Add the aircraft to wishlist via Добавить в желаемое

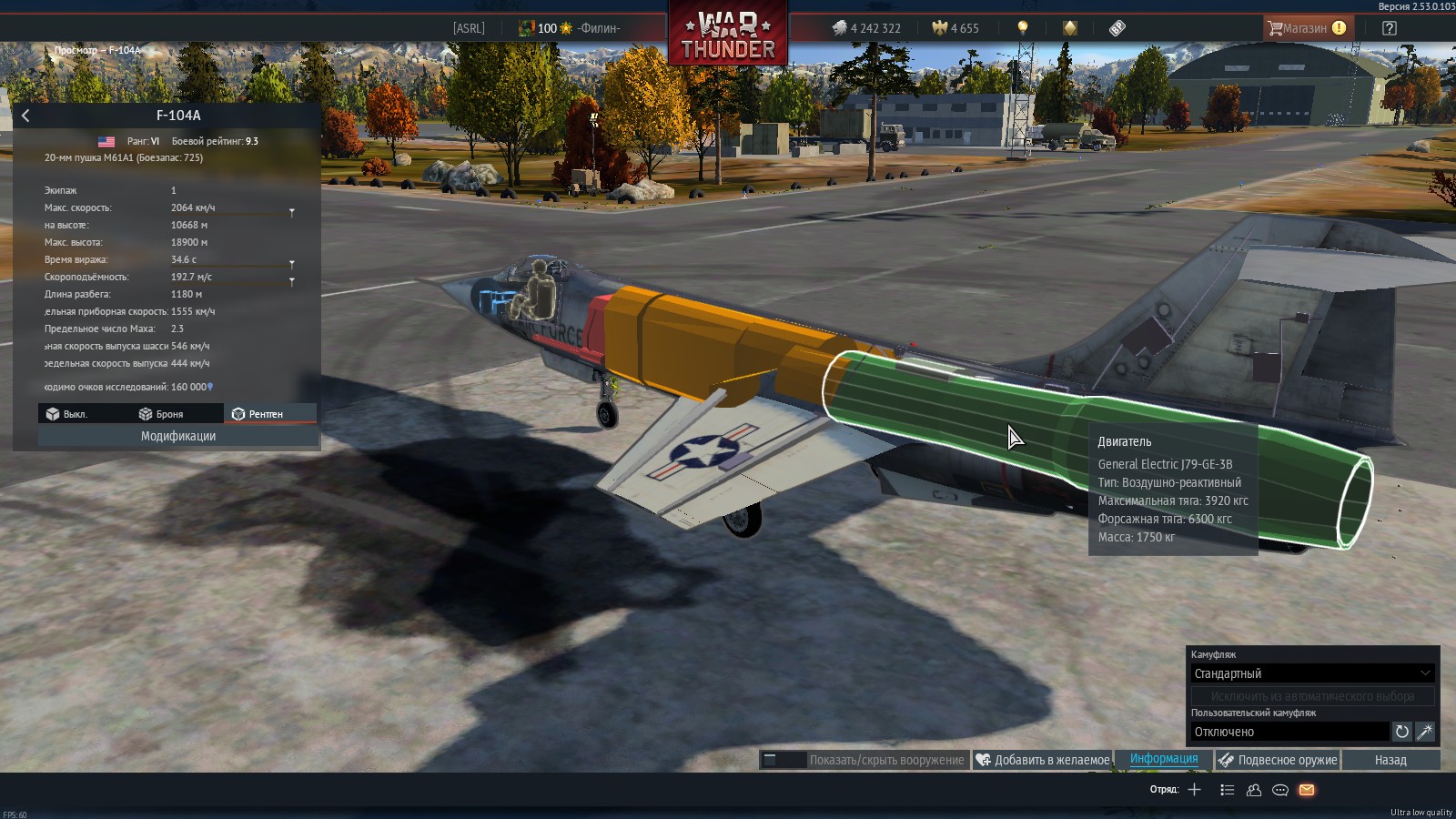click(1043, 760)
